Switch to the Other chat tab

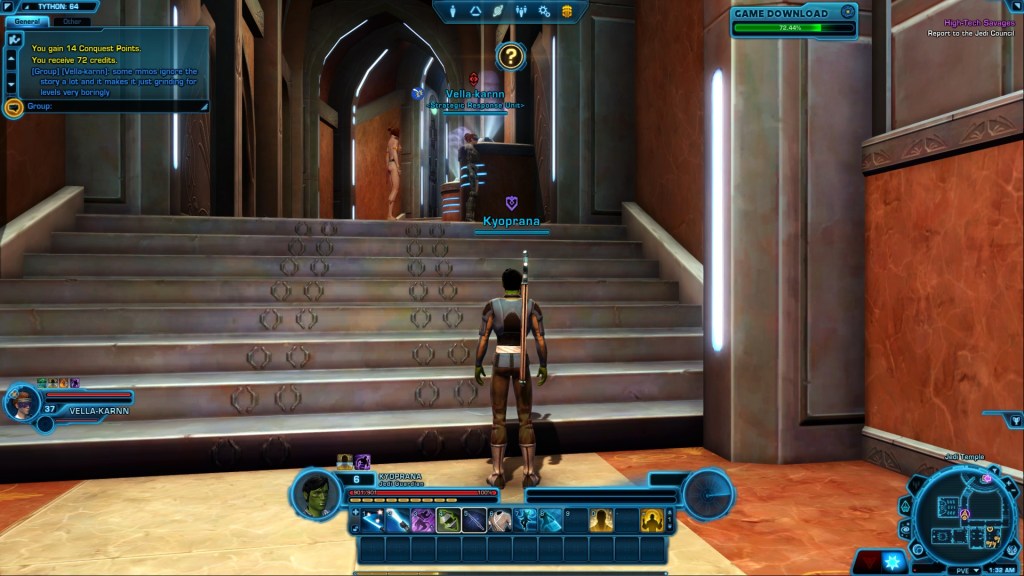coord(71,20)
